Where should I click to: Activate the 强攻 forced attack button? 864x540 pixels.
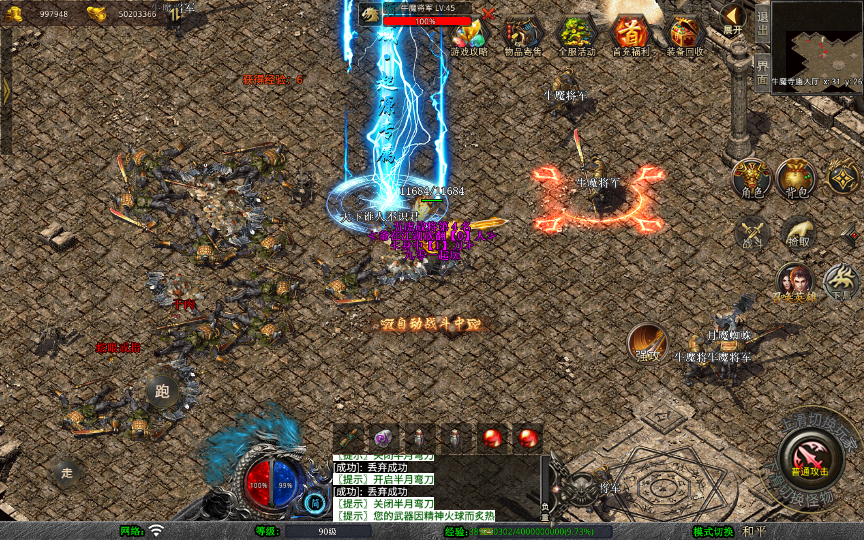(x=647, y=344)
